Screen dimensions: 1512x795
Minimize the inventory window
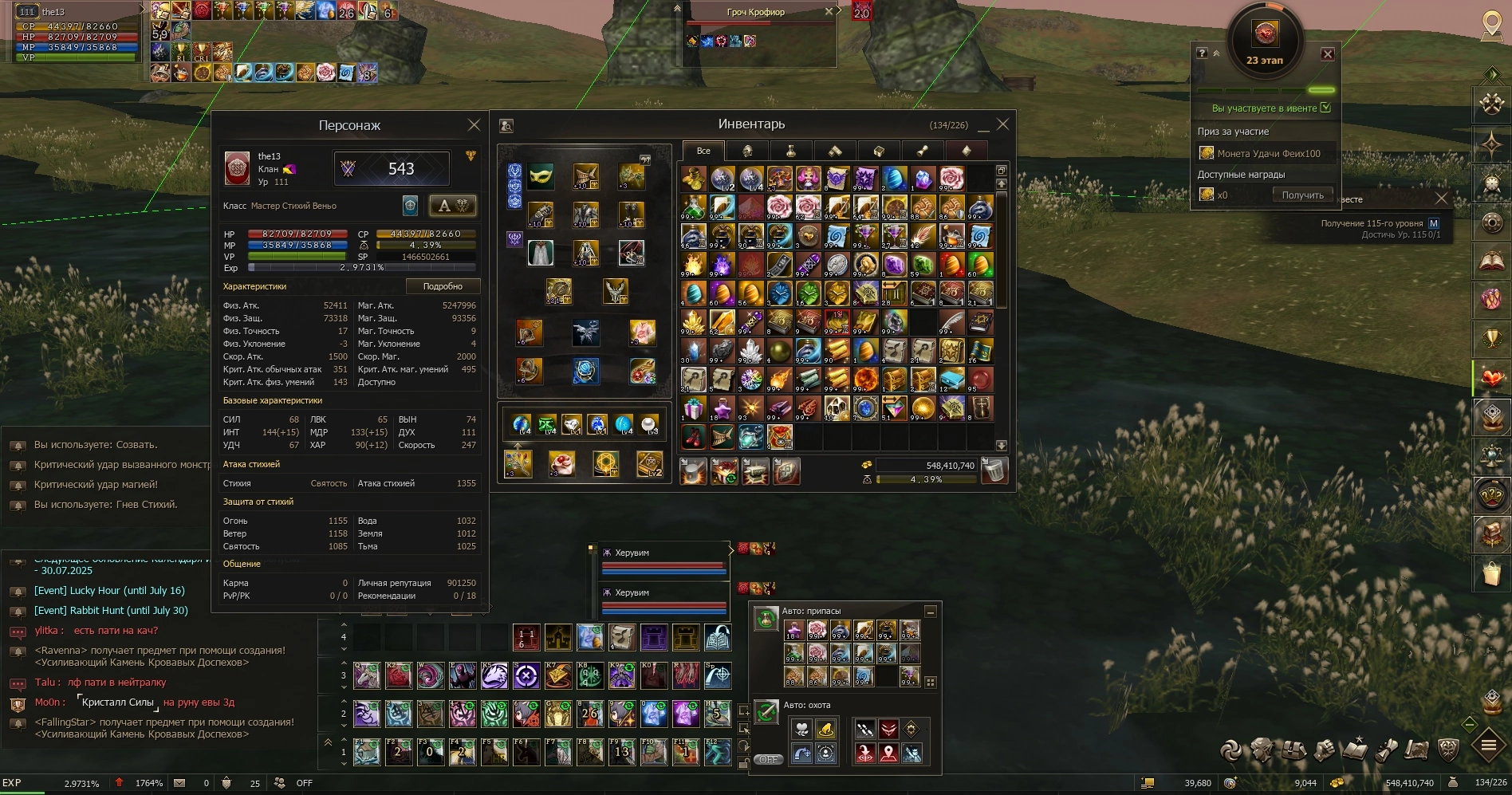[983, 126]
